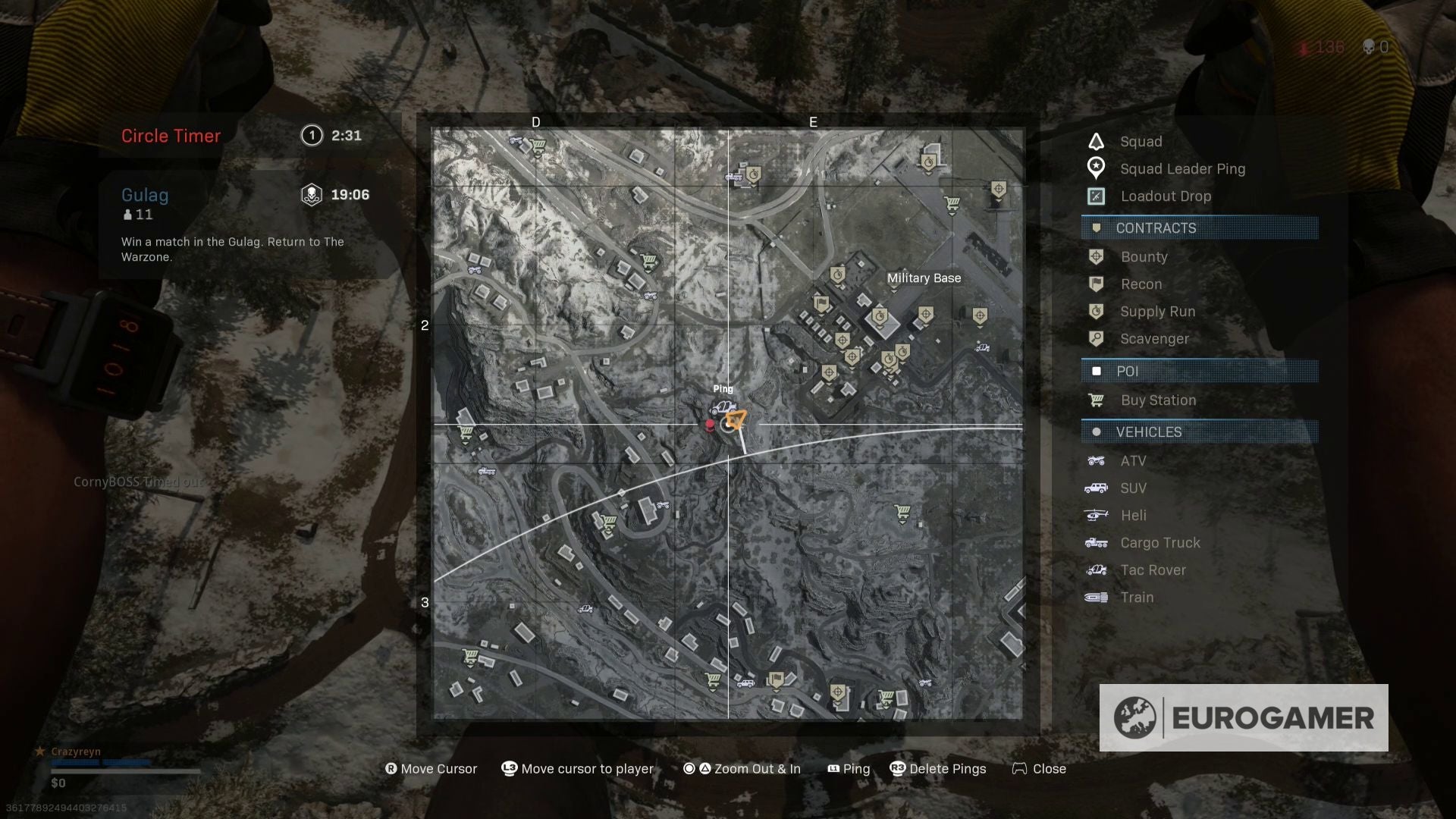The width and height of the screenshot is (1456, 819).
Task: Select the Train entry in the vehicles list
Action: coord(1097,597)
